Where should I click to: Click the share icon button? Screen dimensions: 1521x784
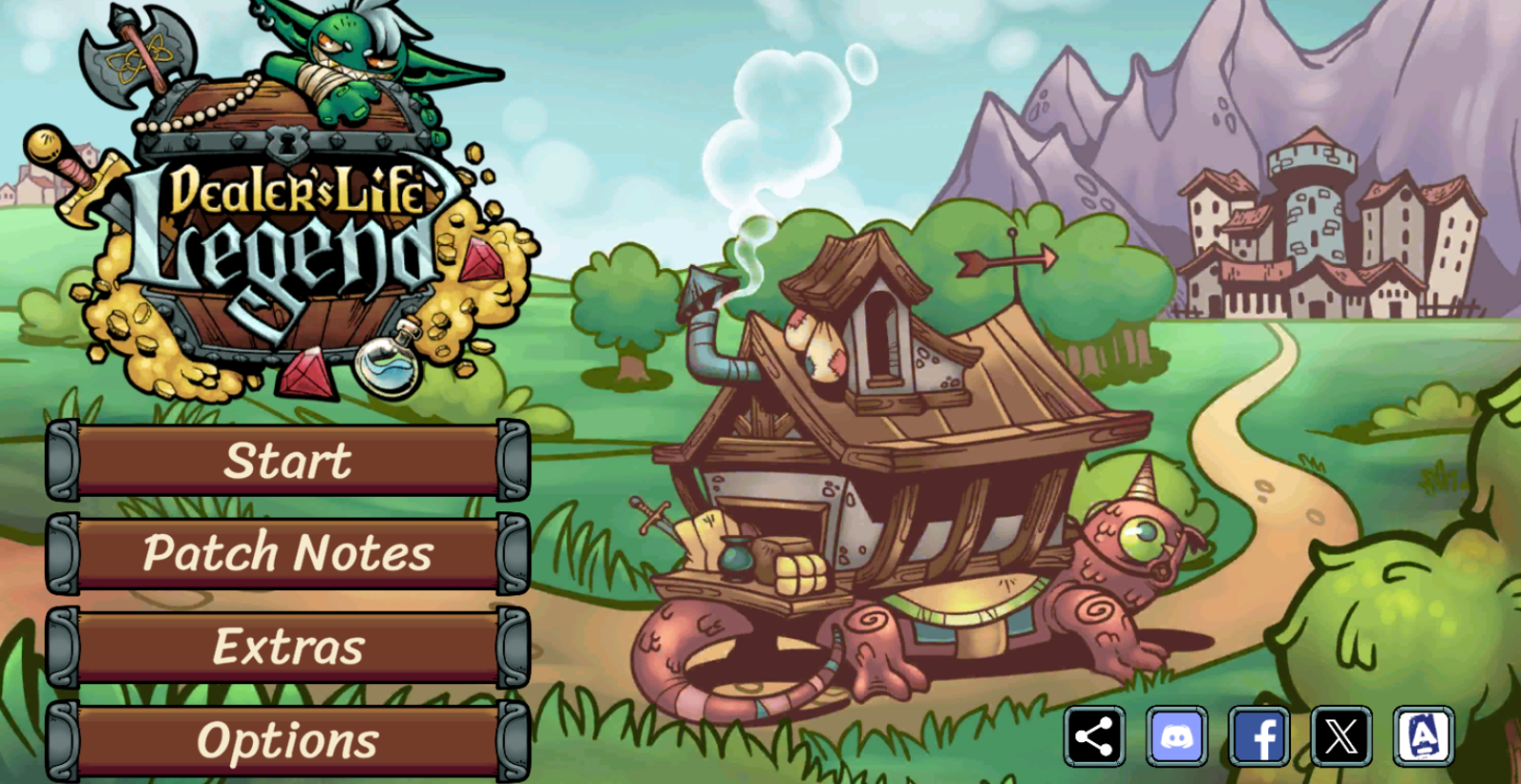pos(1094,736)
